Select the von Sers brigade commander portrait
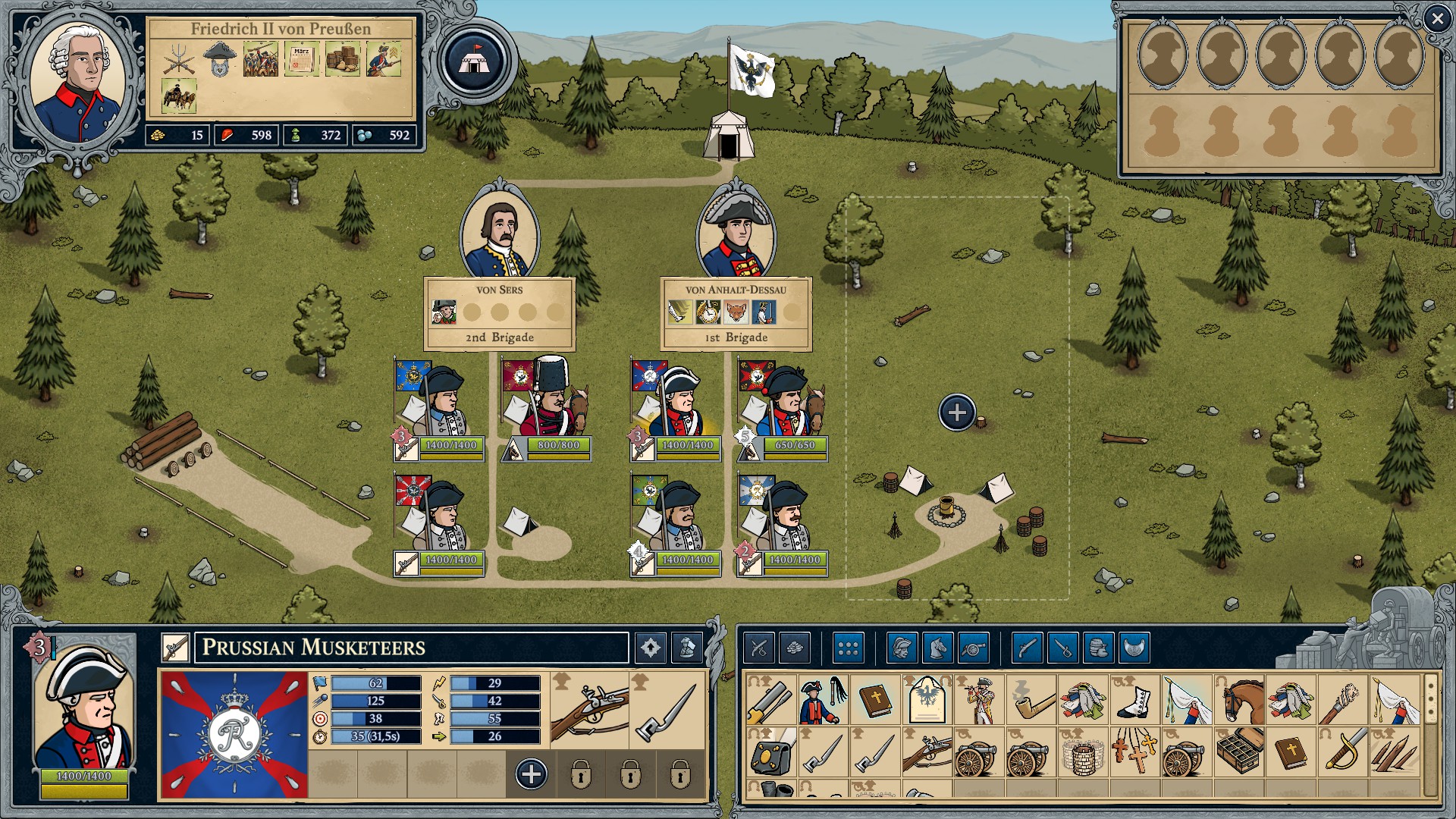Screen dimensions: 1456x819 (500, 235)
